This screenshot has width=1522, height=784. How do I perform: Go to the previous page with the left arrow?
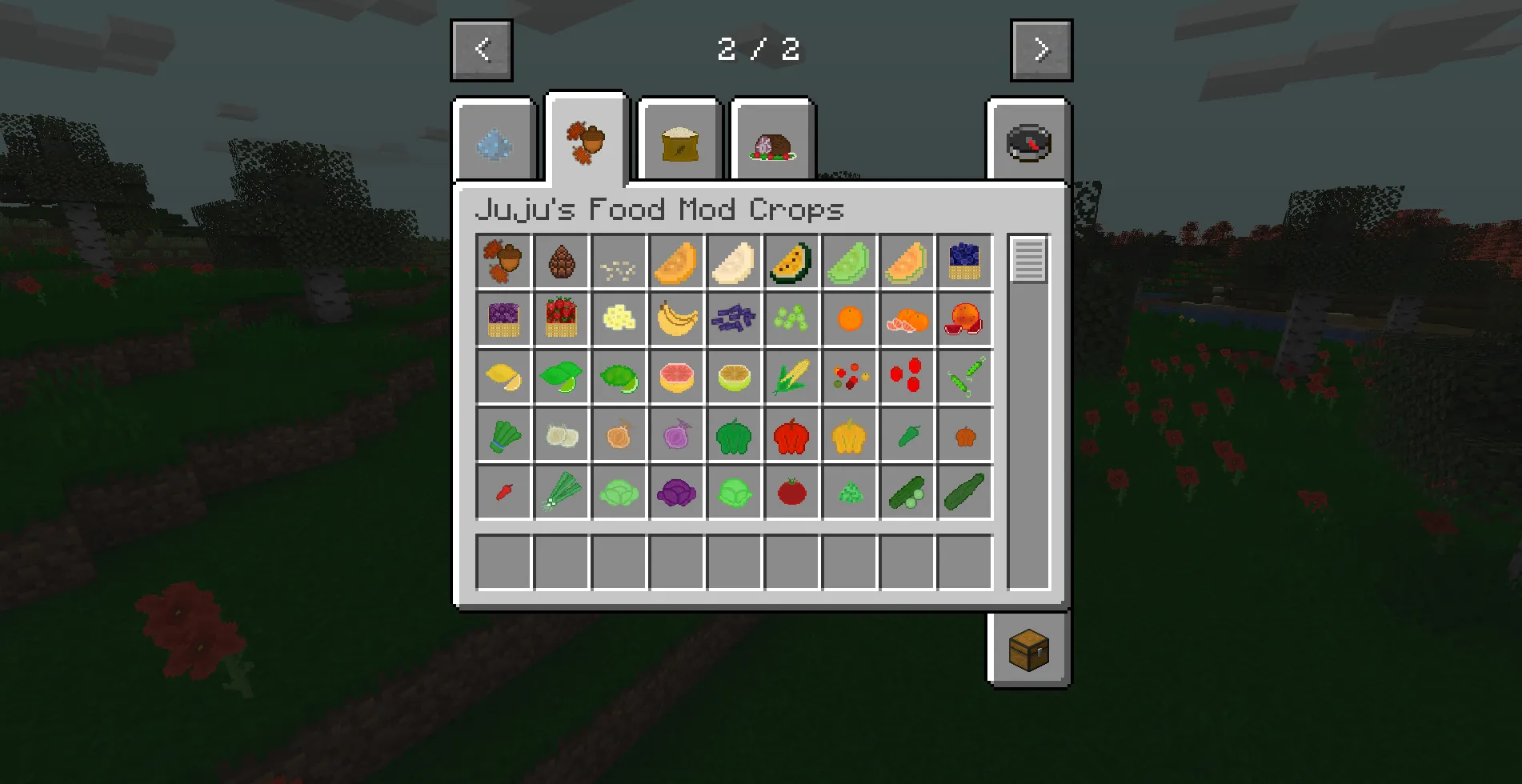pyautogui.click(x=482, y=50)
